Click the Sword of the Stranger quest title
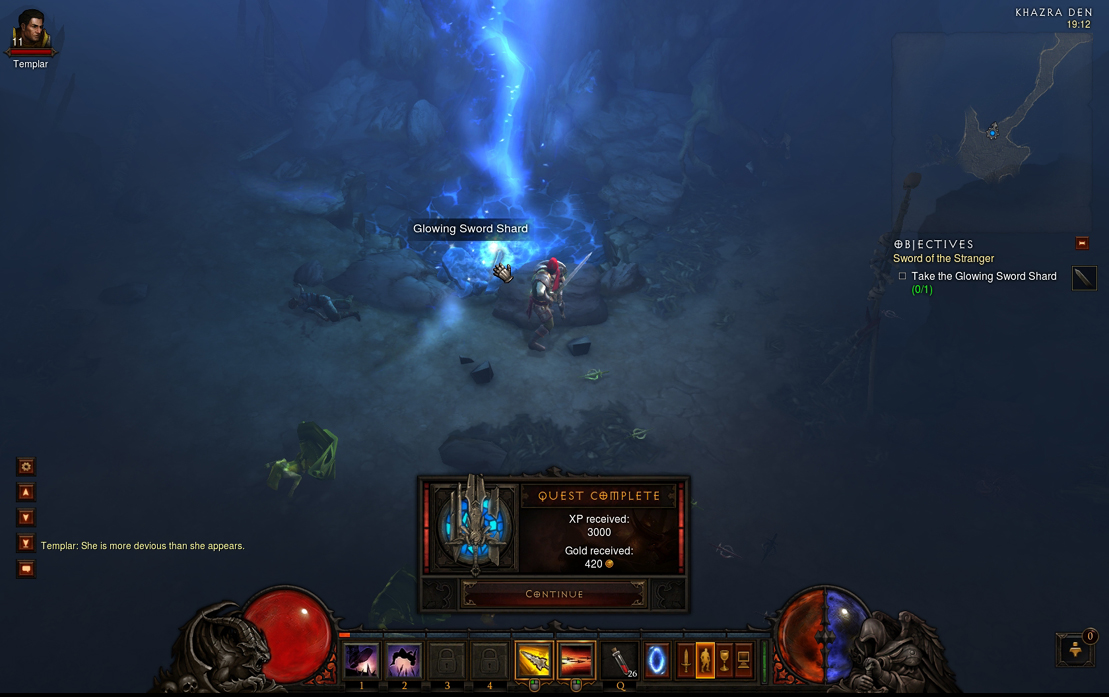Screen dimensions: 1109x697 [x=943, y=258]
